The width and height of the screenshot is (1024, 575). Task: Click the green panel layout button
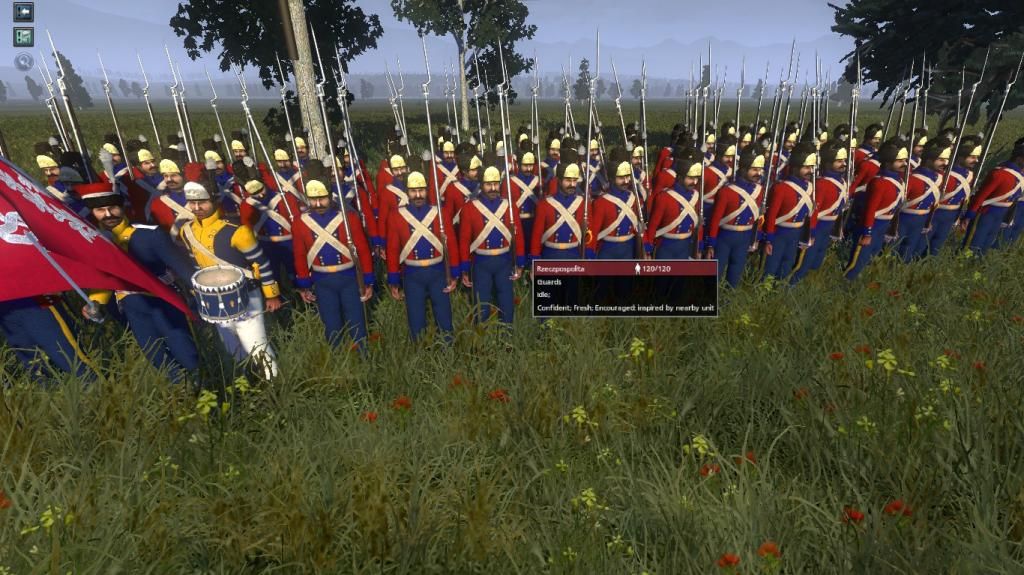pos(23,37)
